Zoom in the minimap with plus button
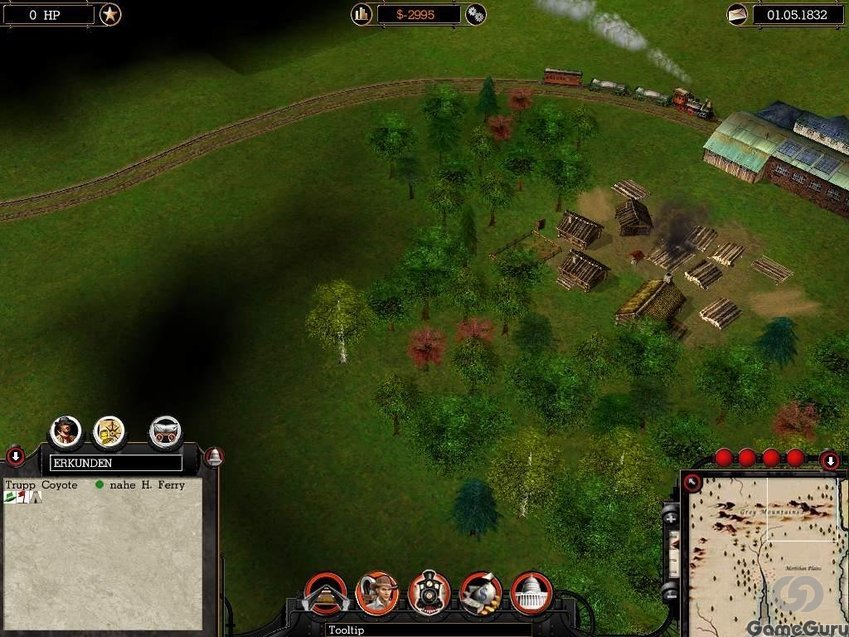This screenshot has height=637, width=849. point(670,517)
